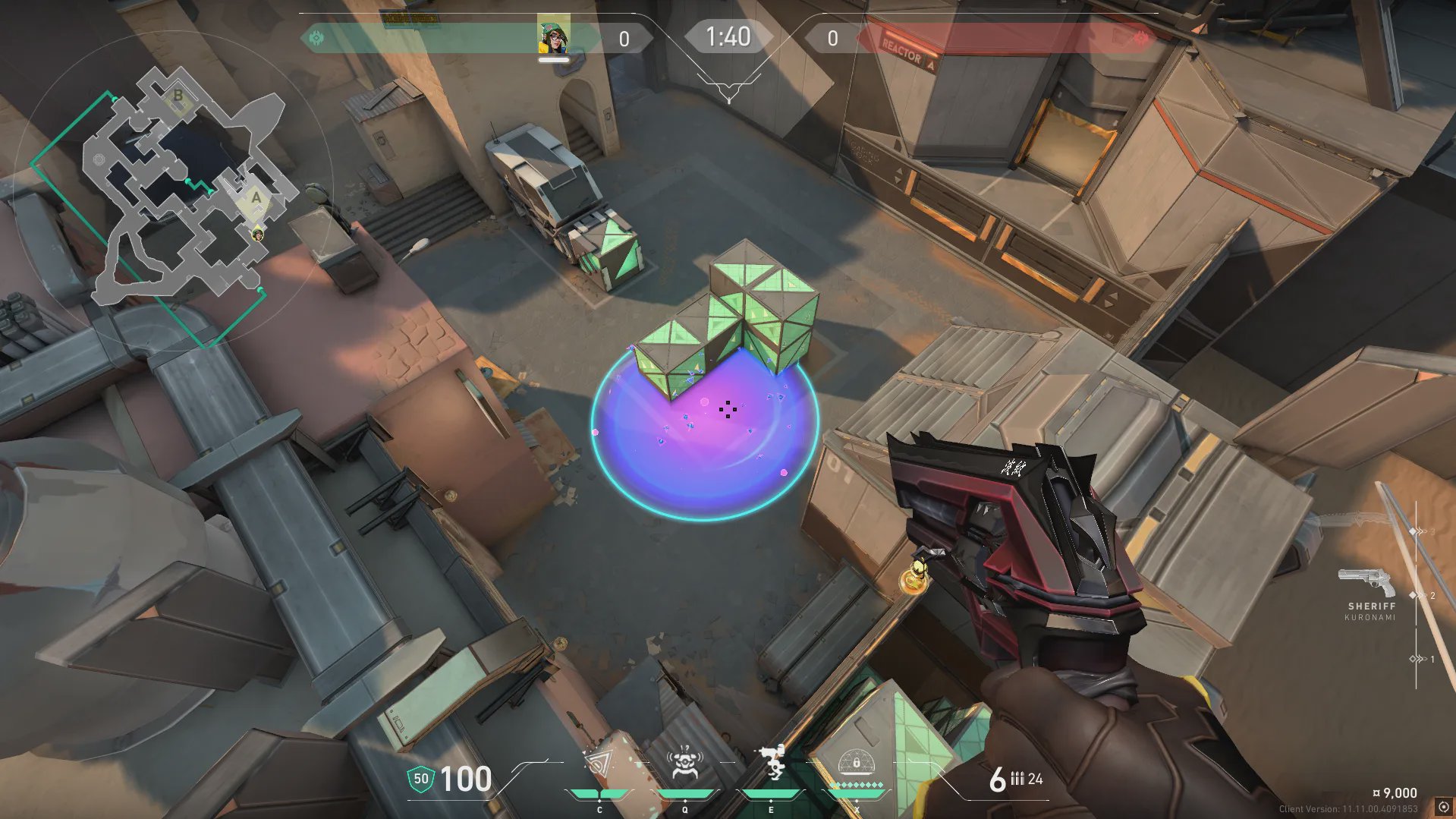1456x819 pixels.
Task: Trigger the Lockdown ultimate dome icon
Action: point(857,762)
